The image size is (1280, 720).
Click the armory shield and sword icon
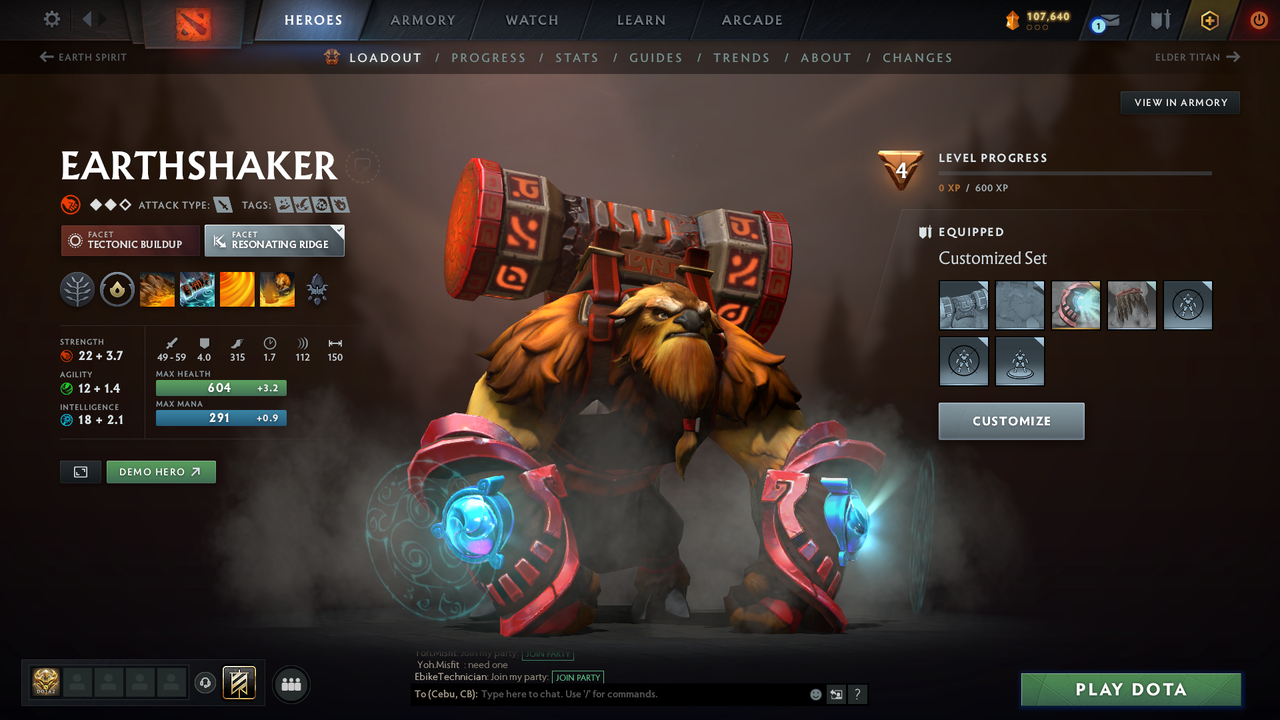coord(1161,19)
